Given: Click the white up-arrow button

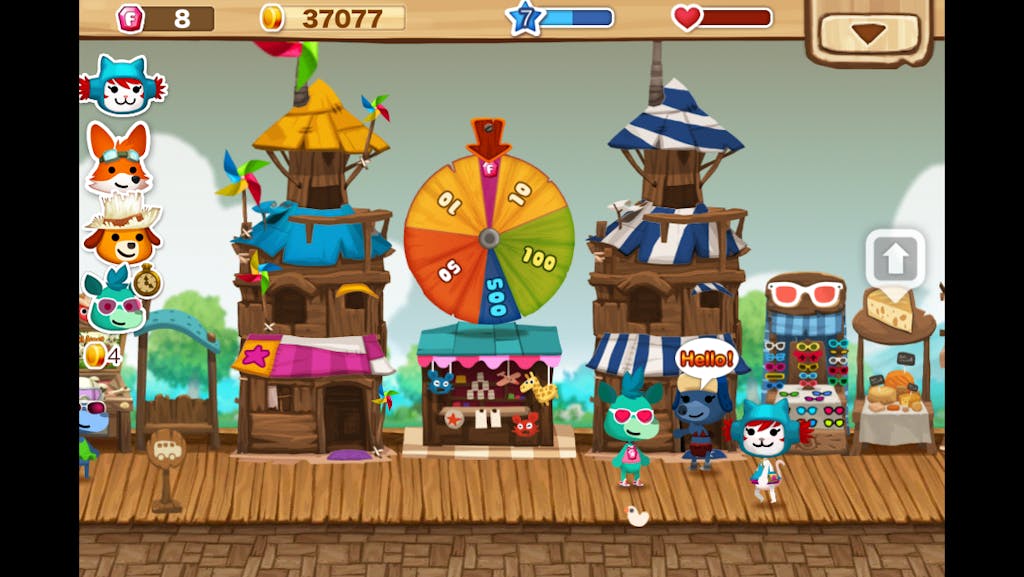Looking at the screenshot, I should [x=895, y=260].
